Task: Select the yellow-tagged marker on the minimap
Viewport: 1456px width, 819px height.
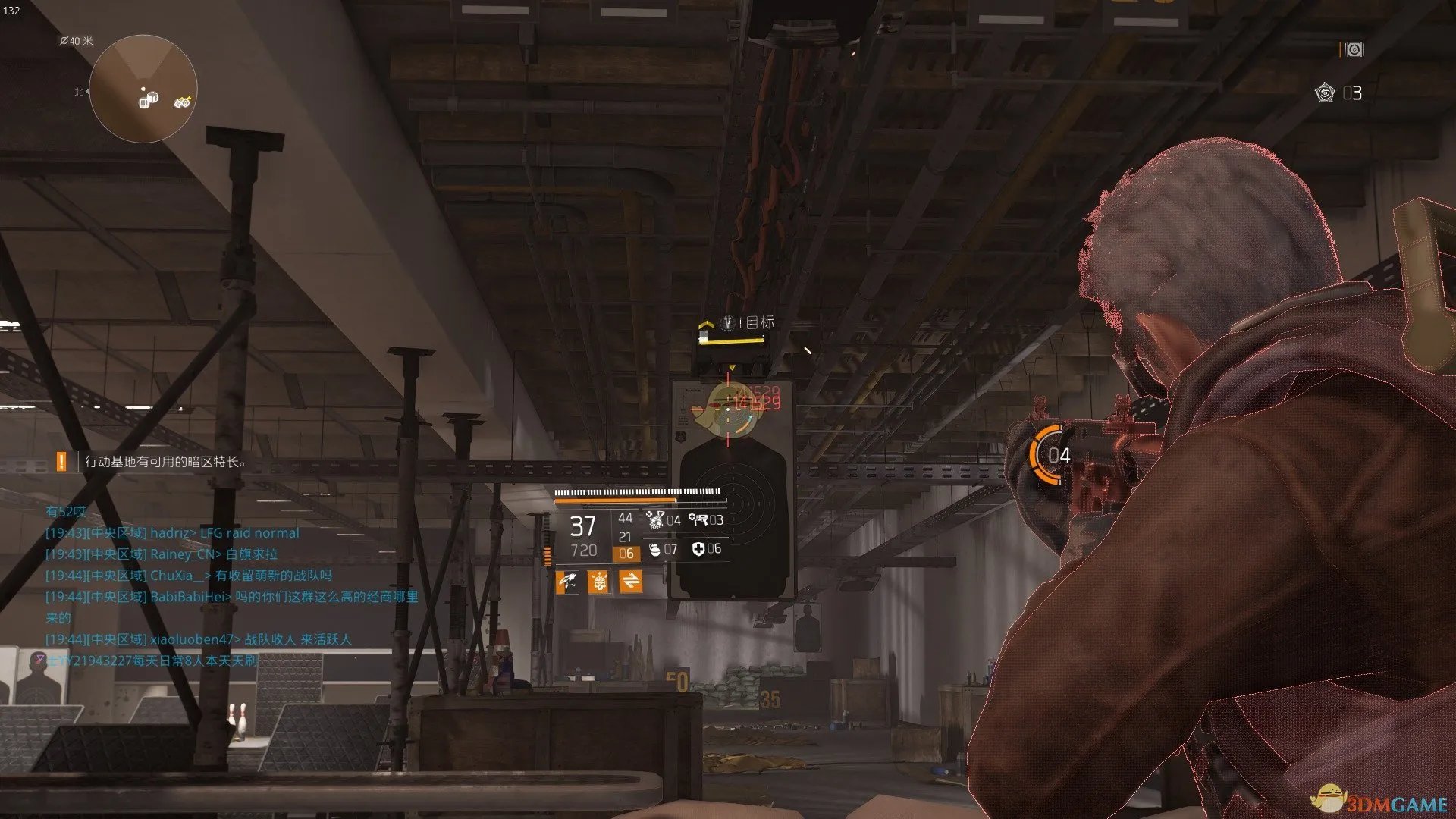Action: coord(182,102)
